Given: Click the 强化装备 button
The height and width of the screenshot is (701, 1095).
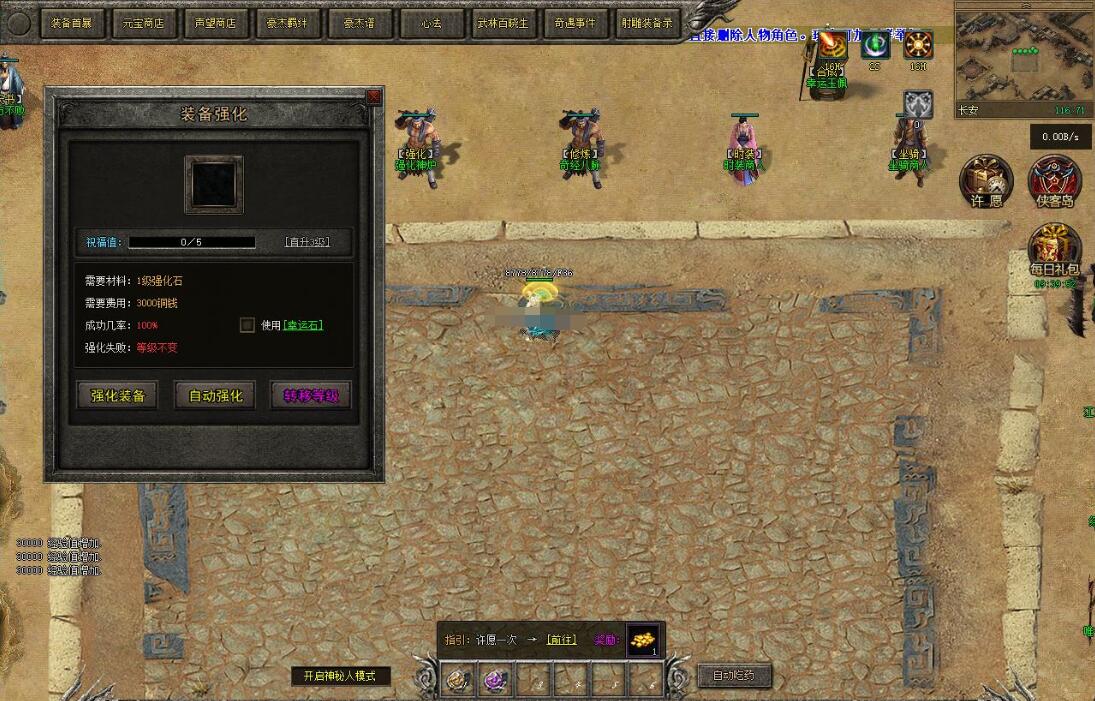Looking at the screenshot, I should 118,396.
